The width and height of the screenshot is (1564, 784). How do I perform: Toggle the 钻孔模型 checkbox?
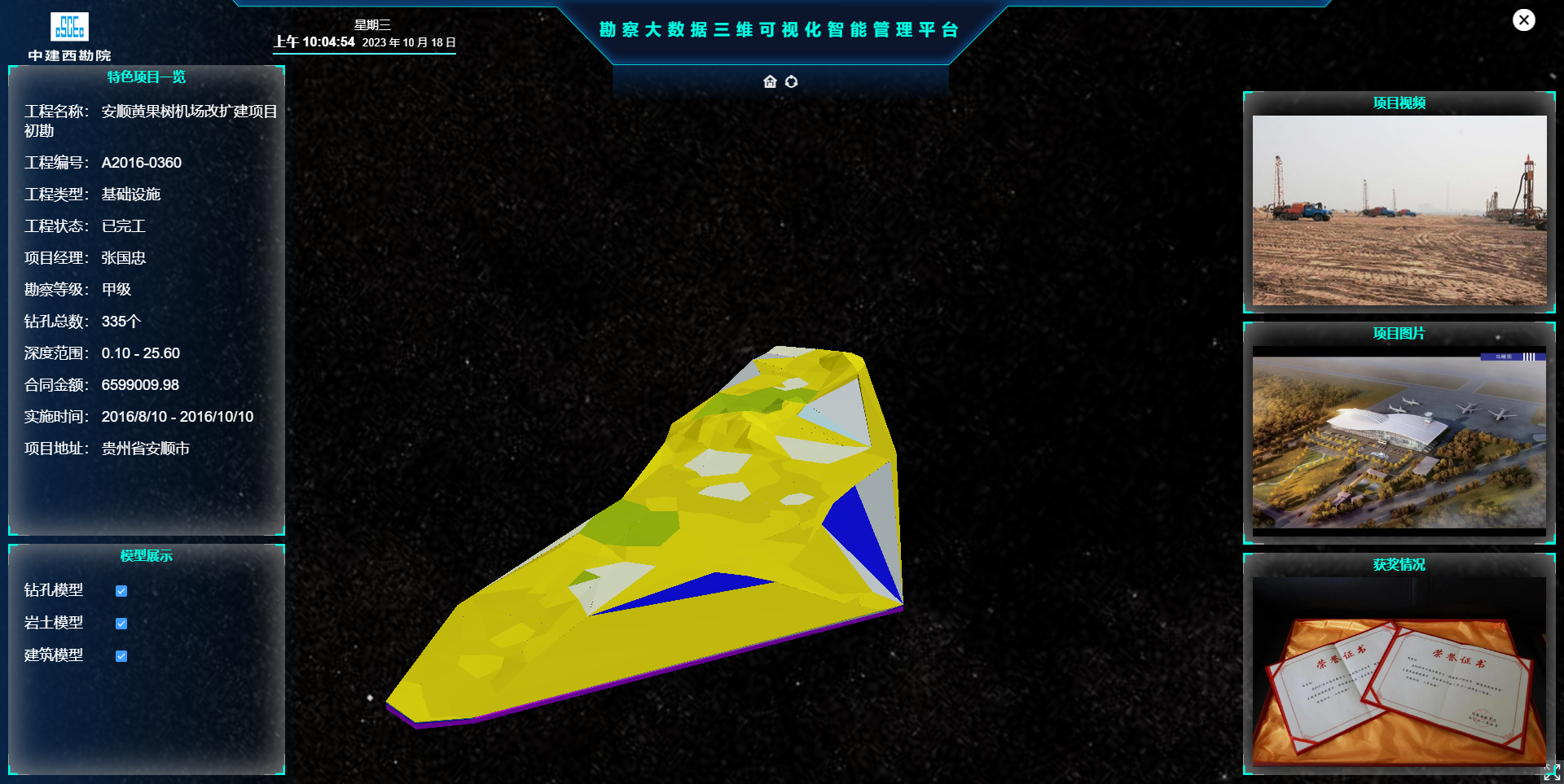point(121,591)
